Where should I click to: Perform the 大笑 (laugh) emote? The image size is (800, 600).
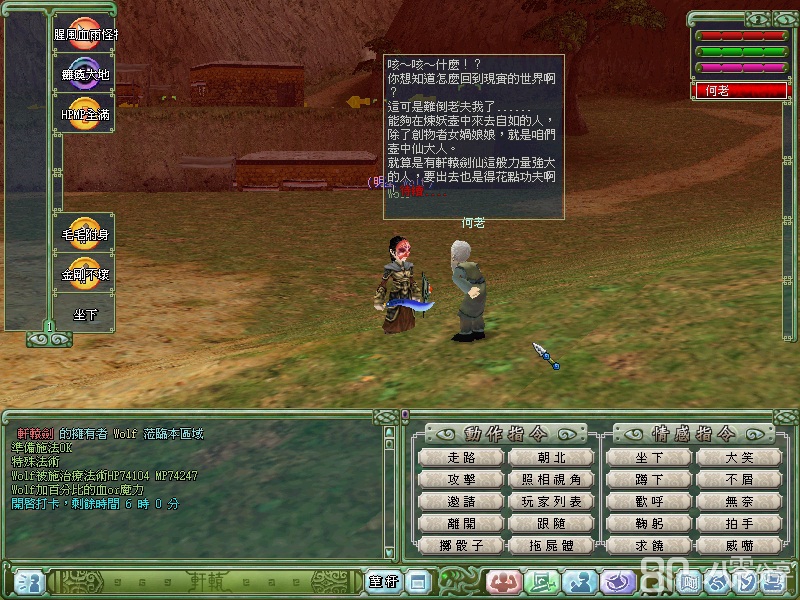click(x=740, y=457)
